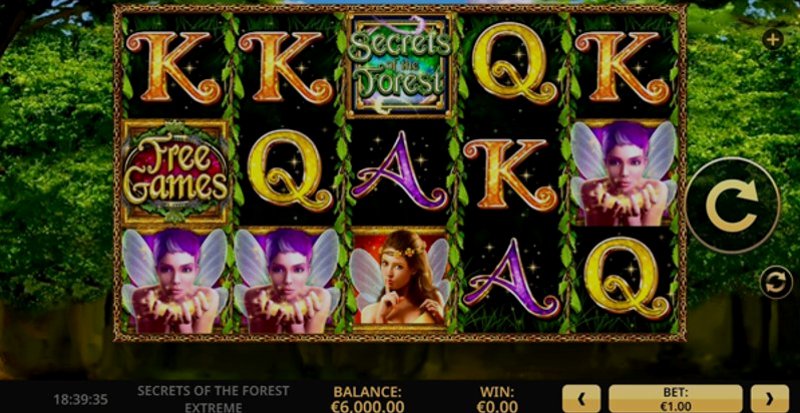Open the €1.00 bet selector
The height and width of the screenshot is (413, 800).
[x=675, y=397]
